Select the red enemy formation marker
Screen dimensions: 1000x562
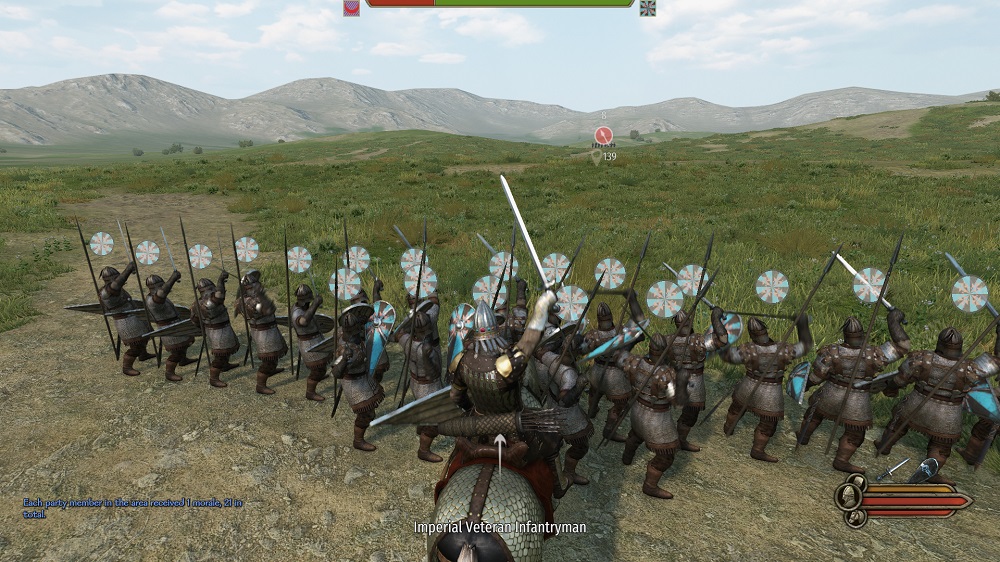[603, 135]
